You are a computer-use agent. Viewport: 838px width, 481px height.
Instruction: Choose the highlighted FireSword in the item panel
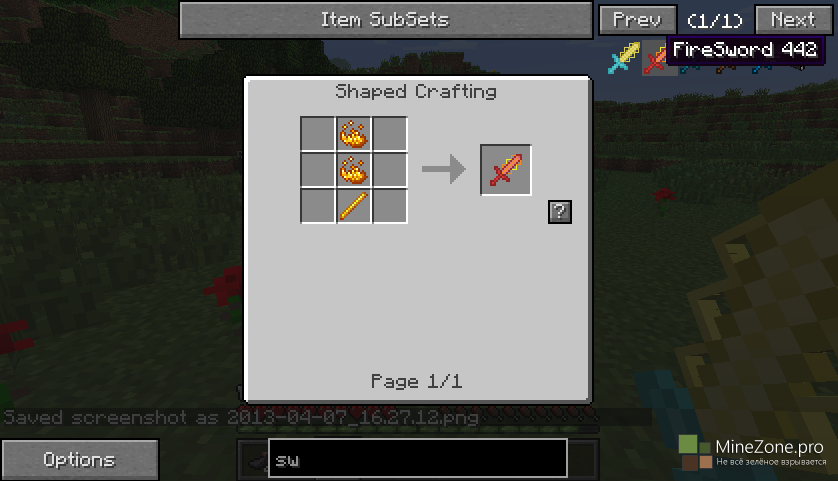point(655,60)
